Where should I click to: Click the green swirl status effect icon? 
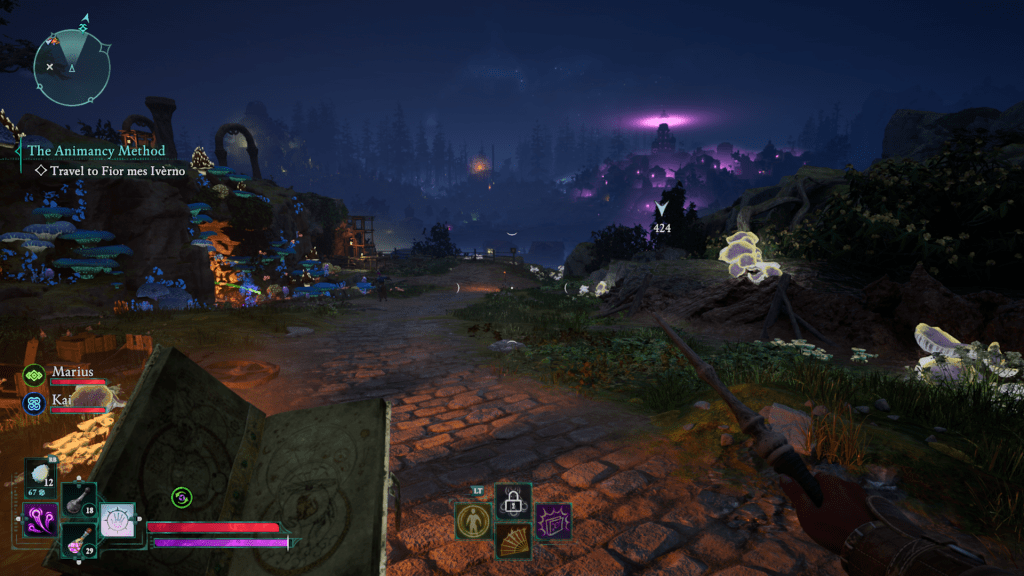(x=181, y=497)
